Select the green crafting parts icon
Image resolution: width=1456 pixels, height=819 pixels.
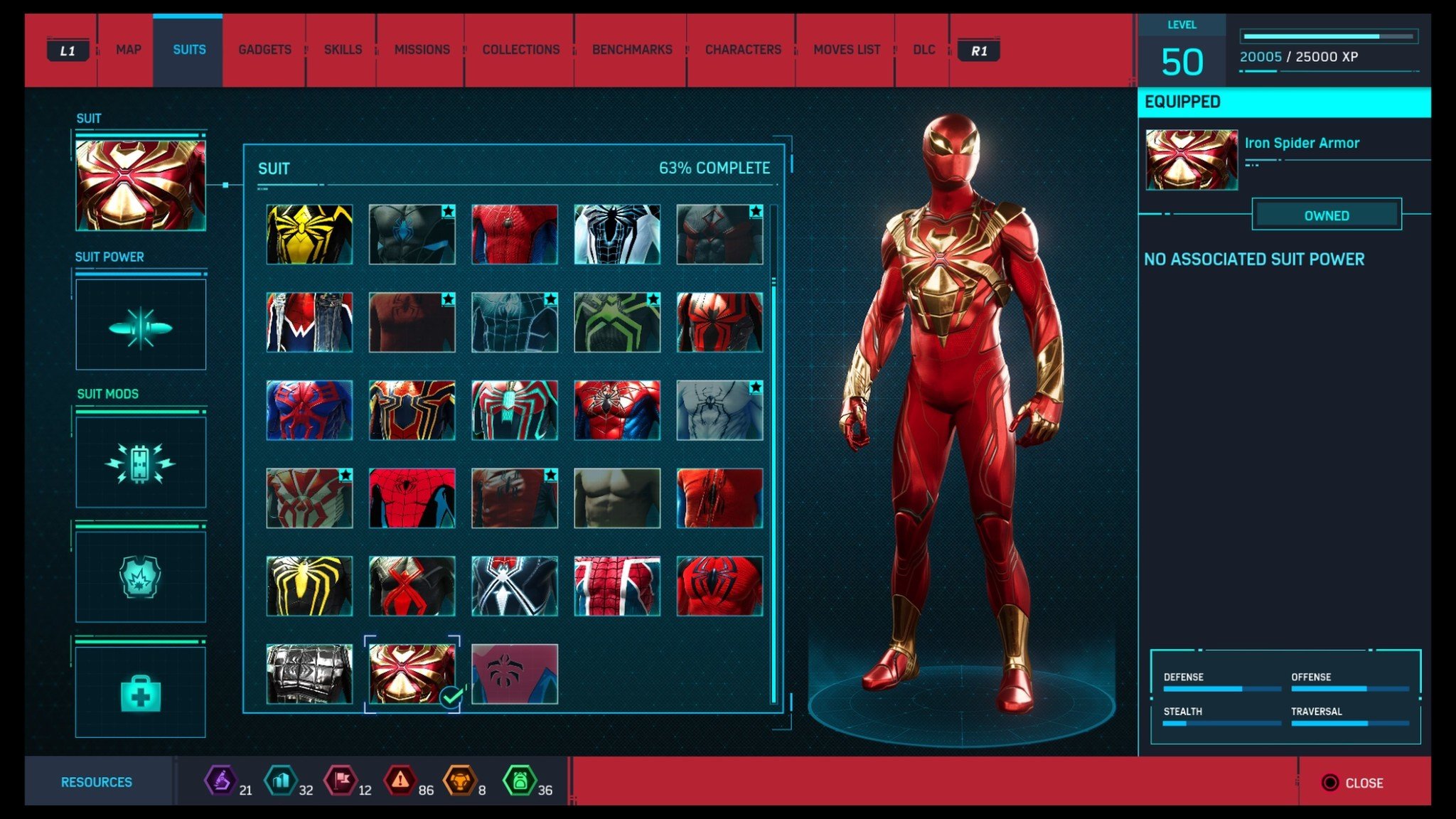[x=280, y=782]
